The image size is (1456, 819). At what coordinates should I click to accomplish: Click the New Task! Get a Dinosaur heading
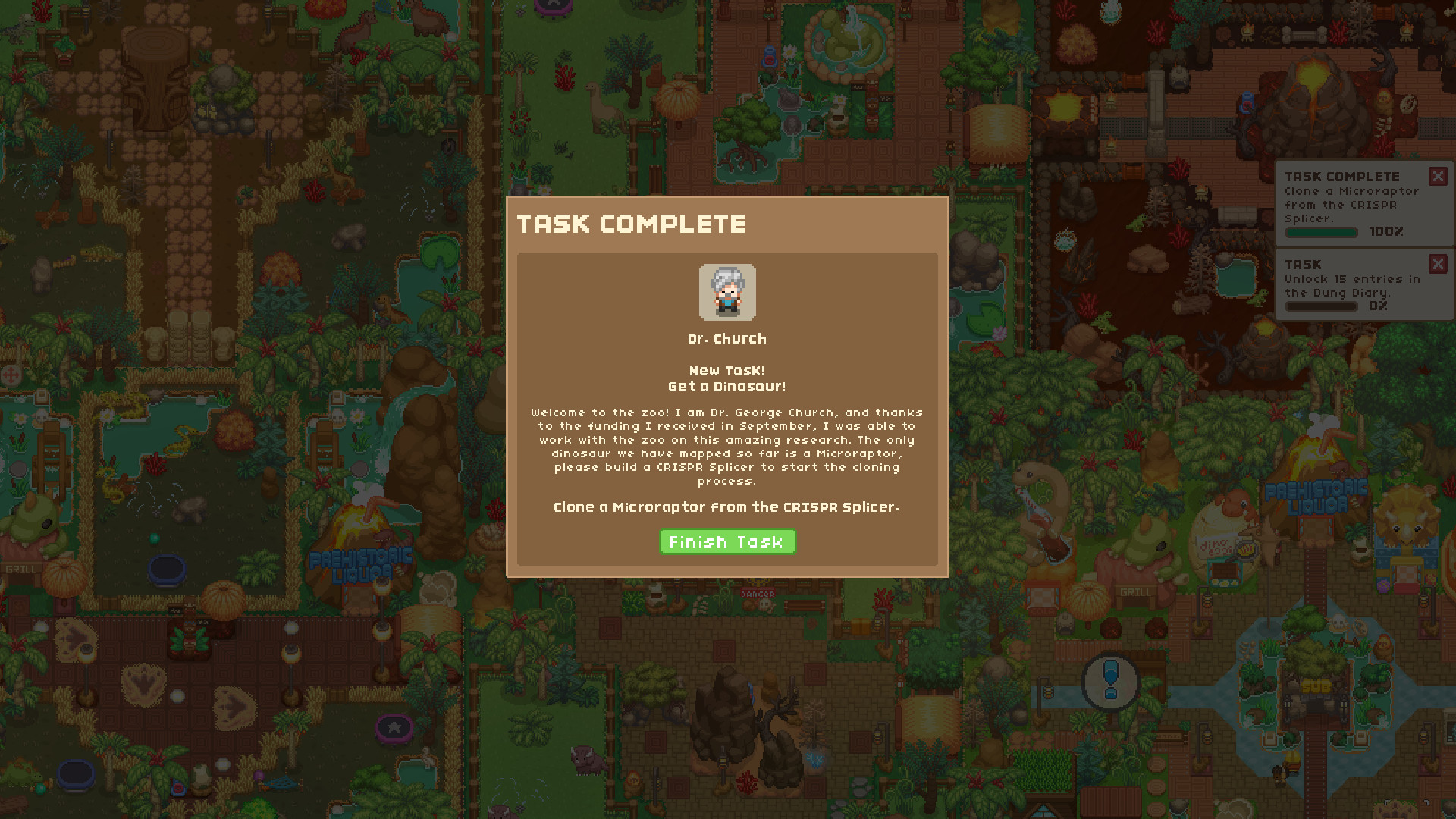tap(726, 378)
